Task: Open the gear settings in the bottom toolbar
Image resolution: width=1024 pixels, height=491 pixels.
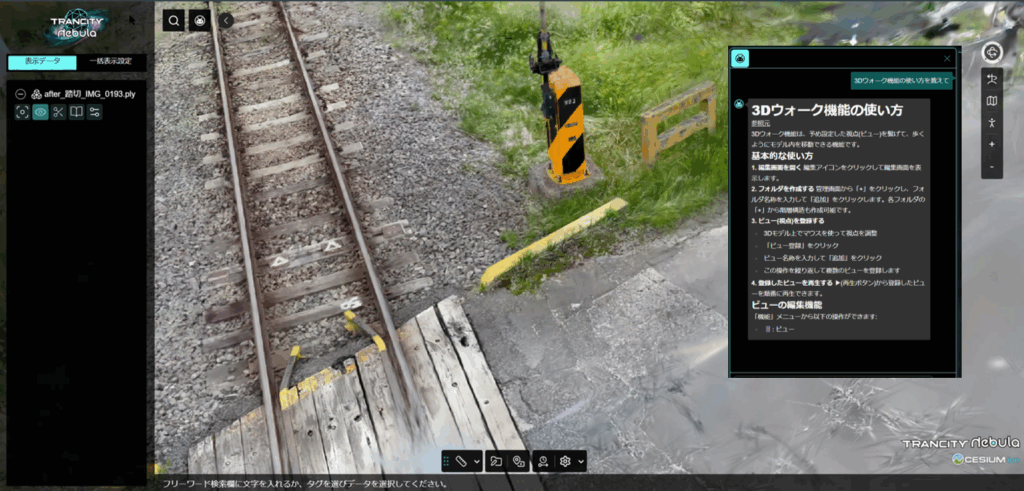Action: [565, 461]
